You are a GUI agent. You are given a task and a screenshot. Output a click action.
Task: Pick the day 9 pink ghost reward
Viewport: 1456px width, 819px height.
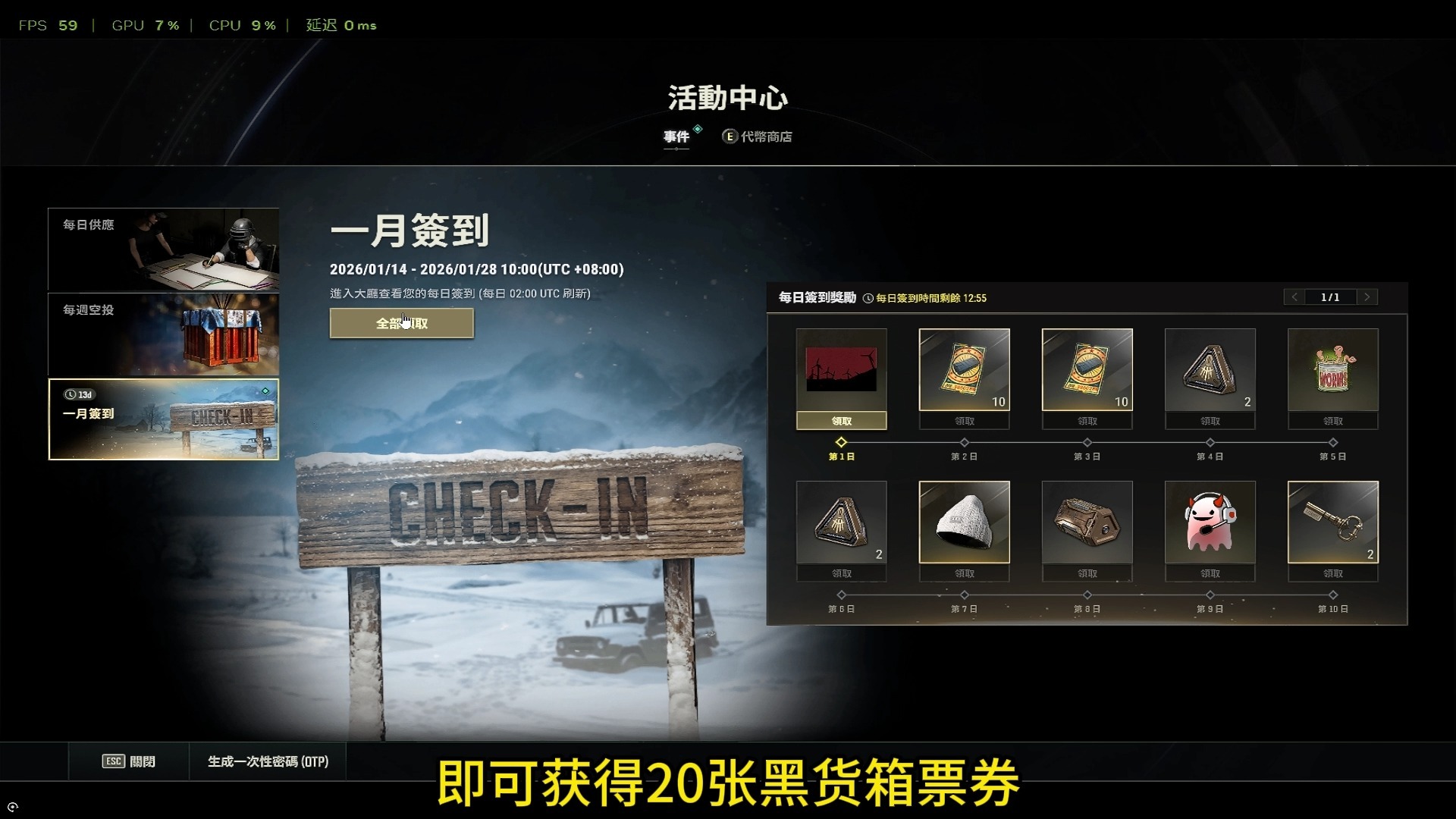click(1210, 522)
